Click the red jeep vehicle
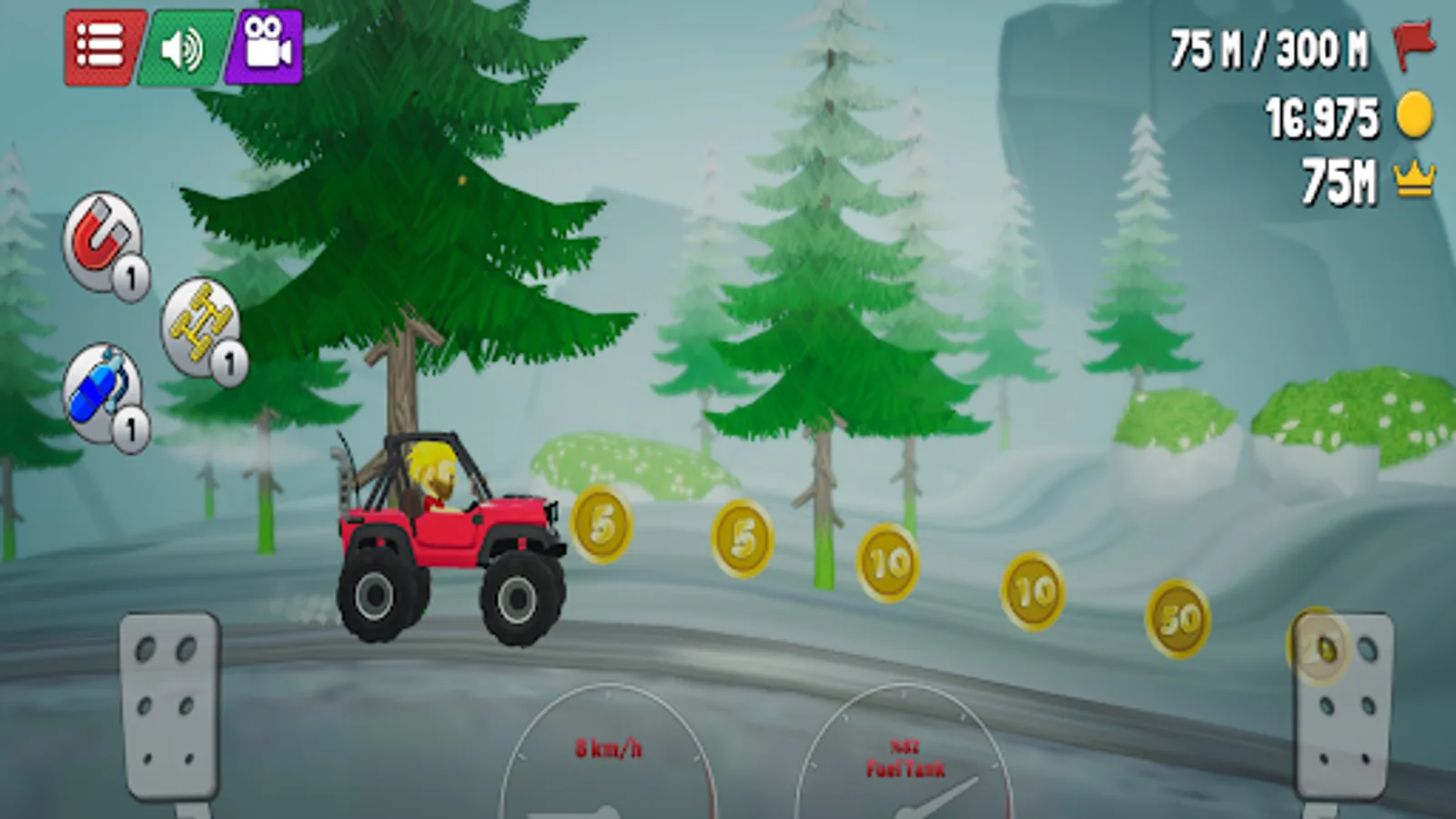 446,537
